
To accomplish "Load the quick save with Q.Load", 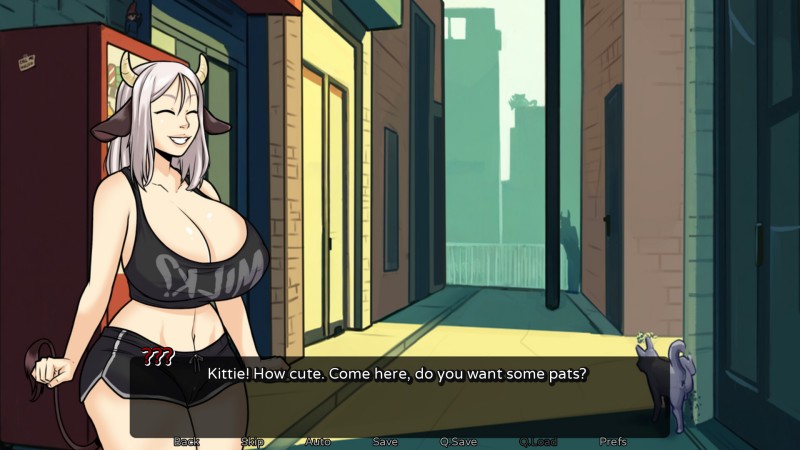I will click(x=537, y=441).
